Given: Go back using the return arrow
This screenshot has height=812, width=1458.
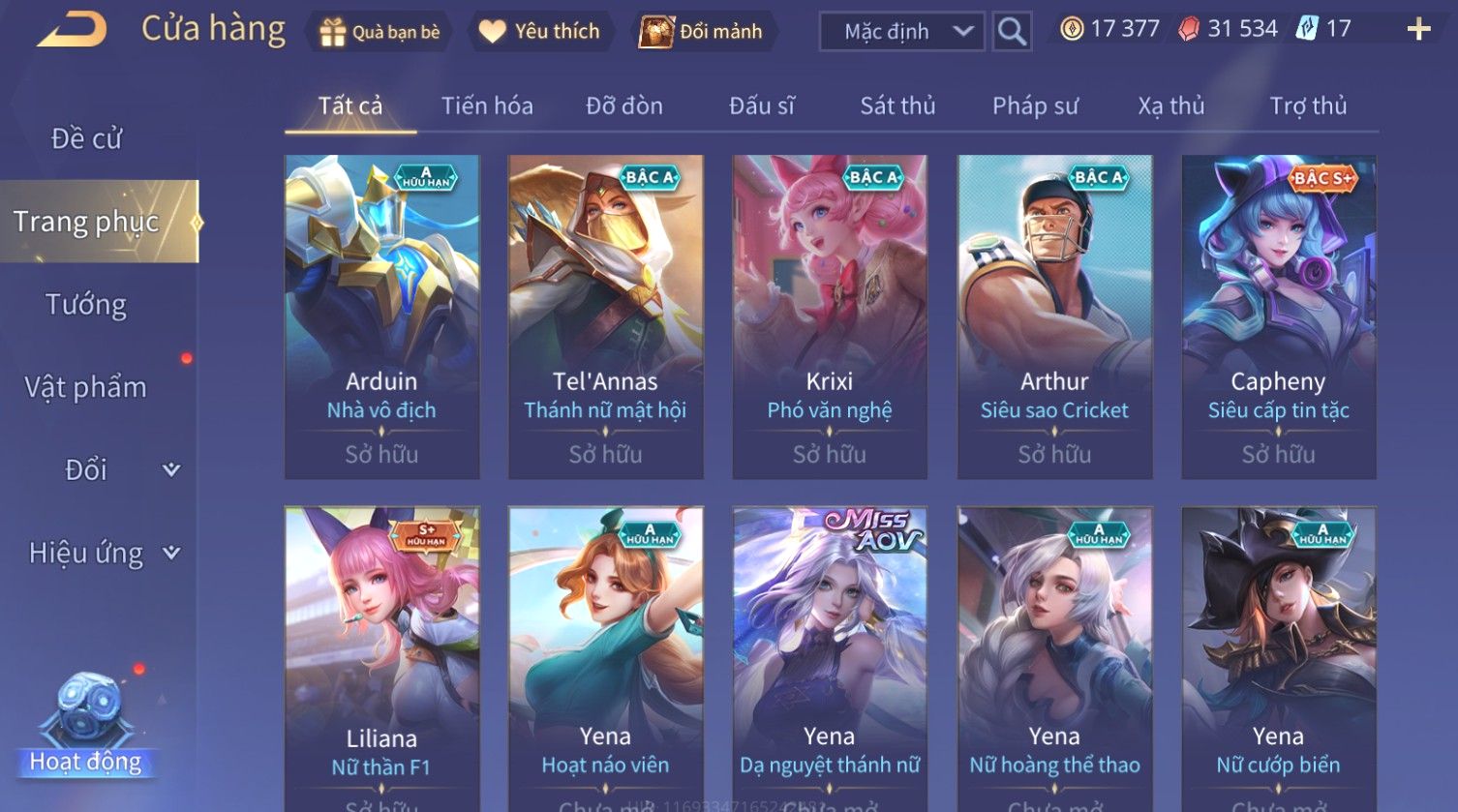Looking at the screenshot, I should pyautogui.click(x=72, y=30).
